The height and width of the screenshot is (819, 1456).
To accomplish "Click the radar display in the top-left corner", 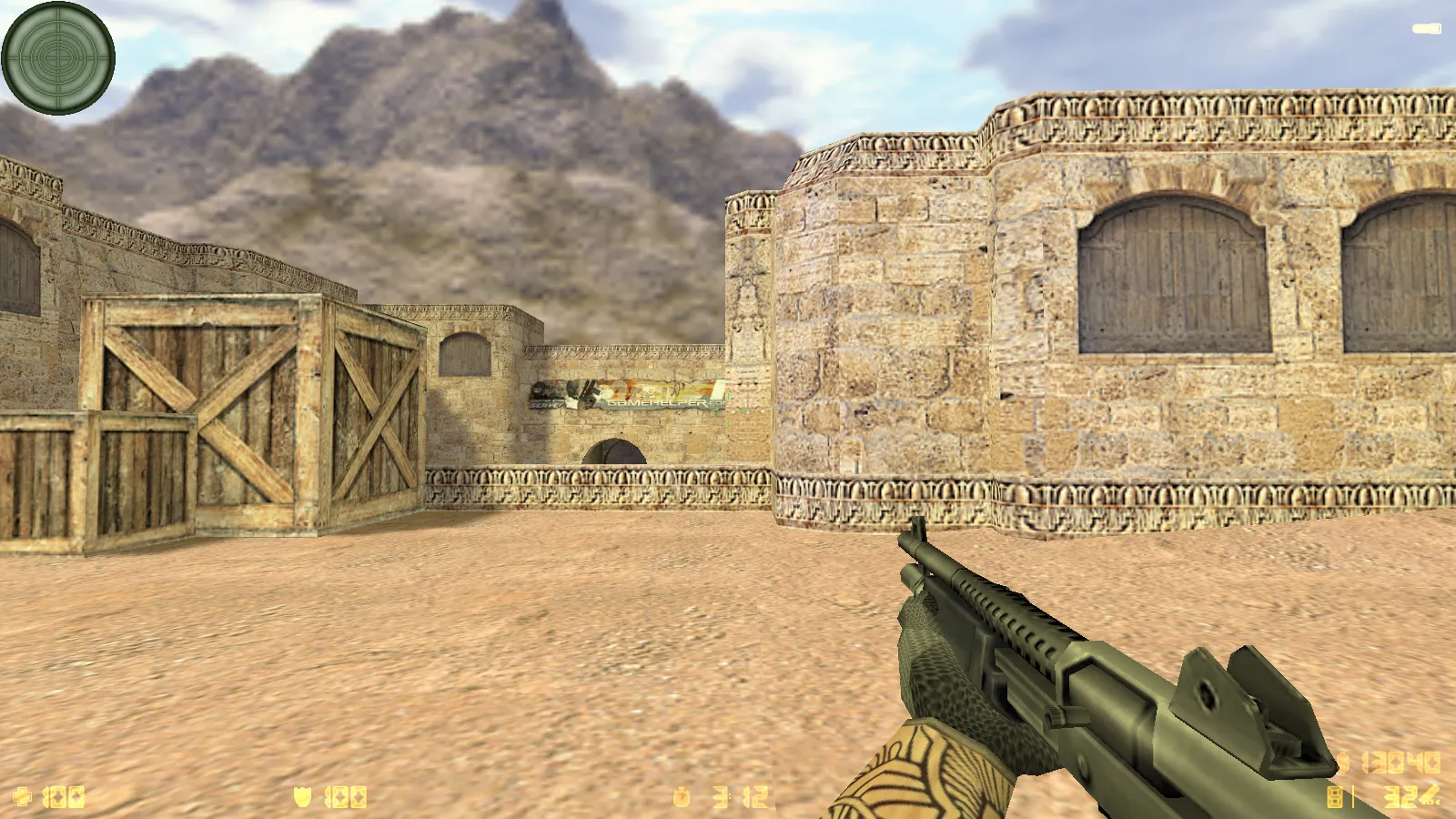I will pyautogui.click(x=58, y=58).
